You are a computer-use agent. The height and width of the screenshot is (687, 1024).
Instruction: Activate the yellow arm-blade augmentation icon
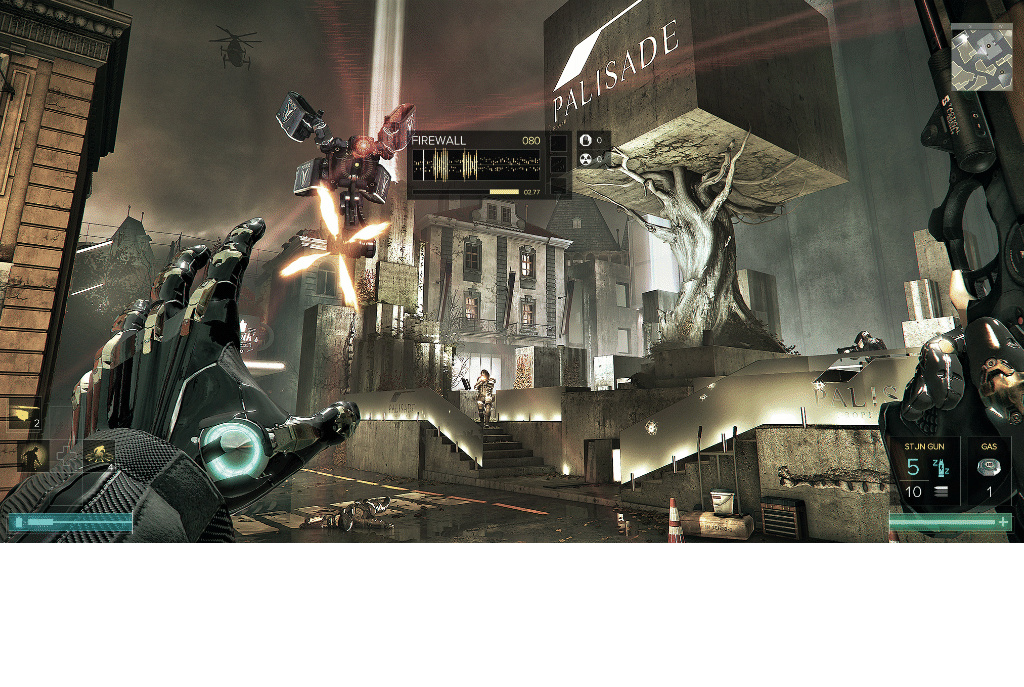(x=25, y=414)
